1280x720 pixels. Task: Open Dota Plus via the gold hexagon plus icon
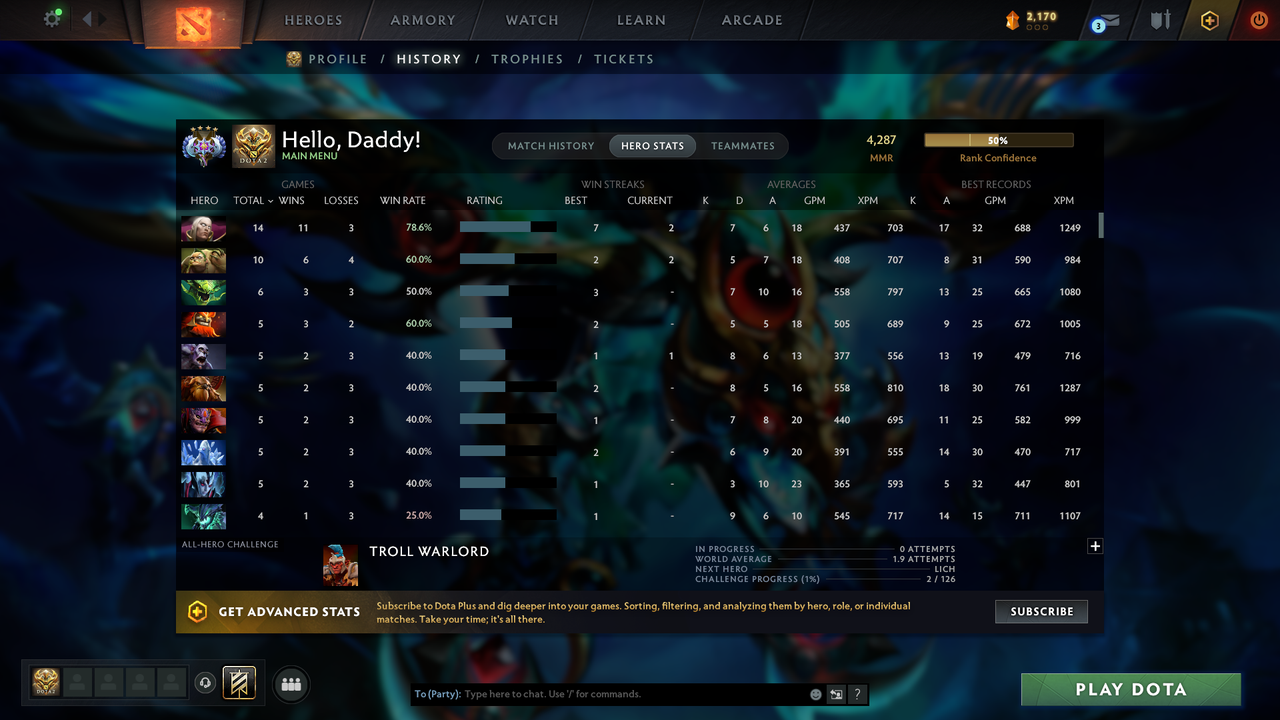(x=1209, y=19)
